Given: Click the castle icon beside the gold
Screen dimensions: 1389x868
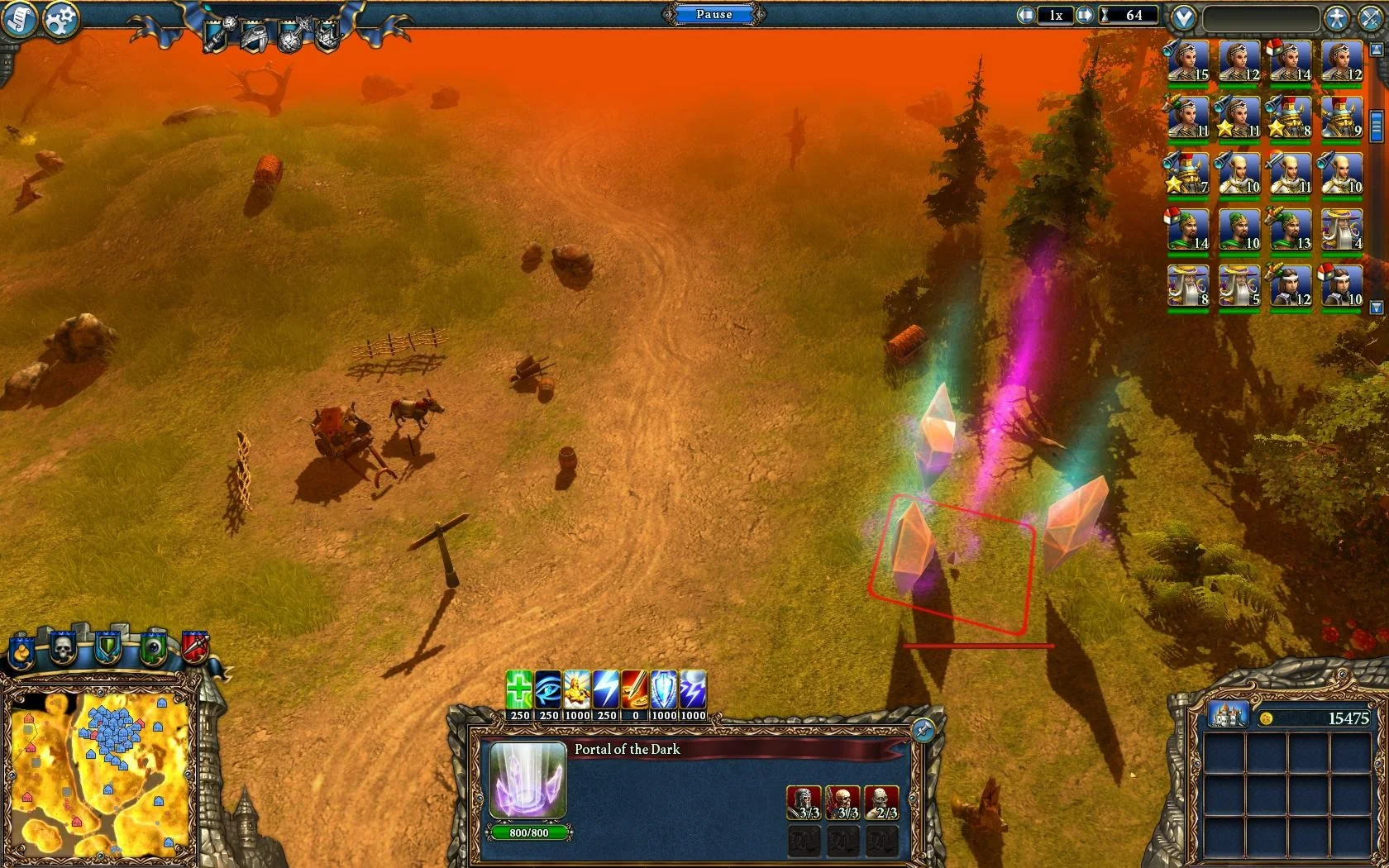Looking at the screenshot, I should tap(1228, 715).
